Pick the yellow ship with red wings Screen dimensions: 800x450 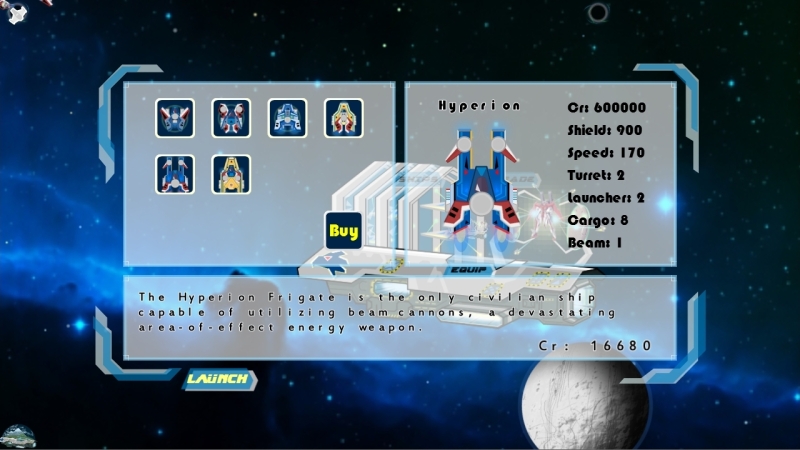click(343, 118)
